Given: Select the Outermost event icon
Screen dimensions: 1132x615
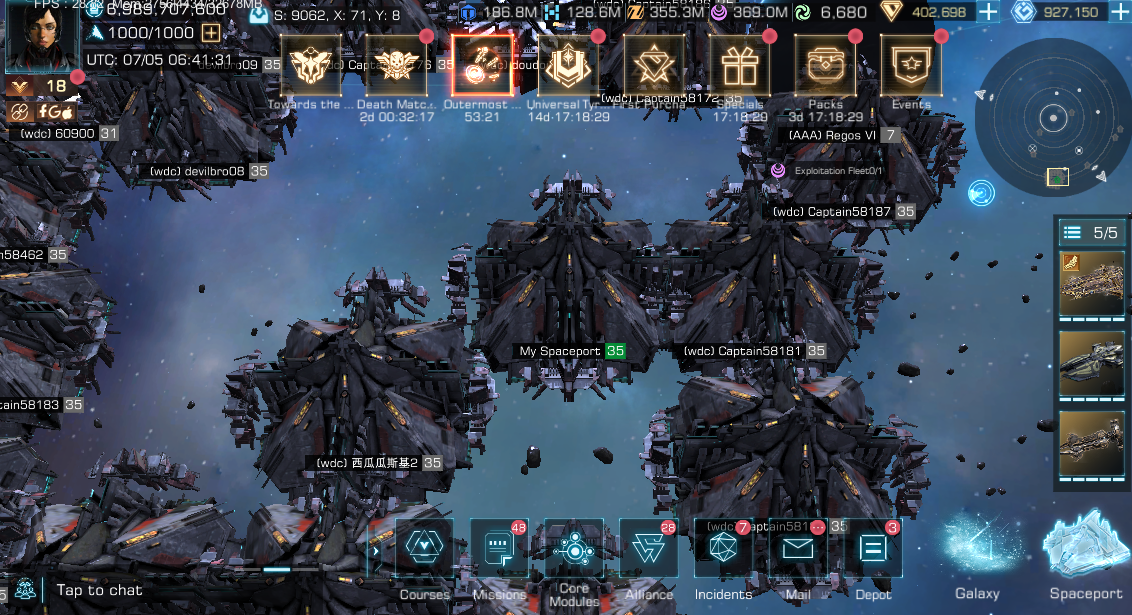Looking at the screenshot, I should tap(482, 66).
